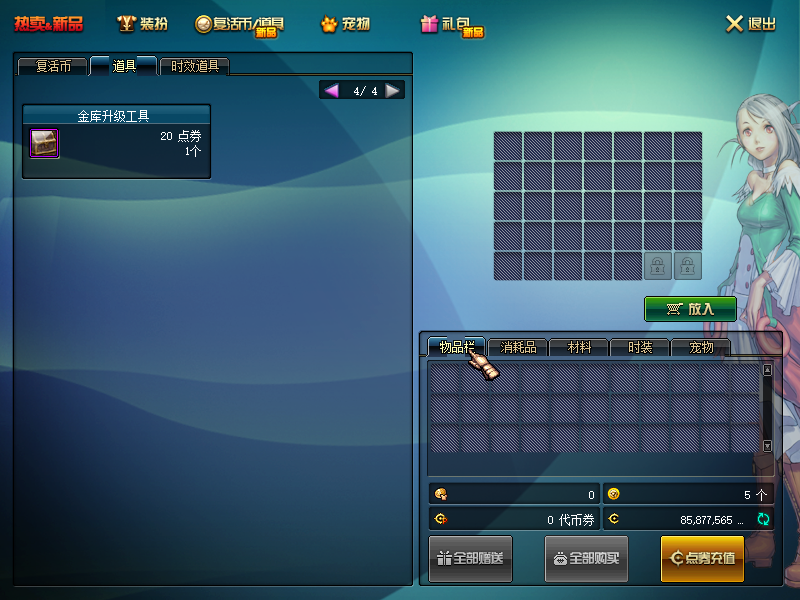Click the 全部赠送 gift all button

(x=470, y=558)
